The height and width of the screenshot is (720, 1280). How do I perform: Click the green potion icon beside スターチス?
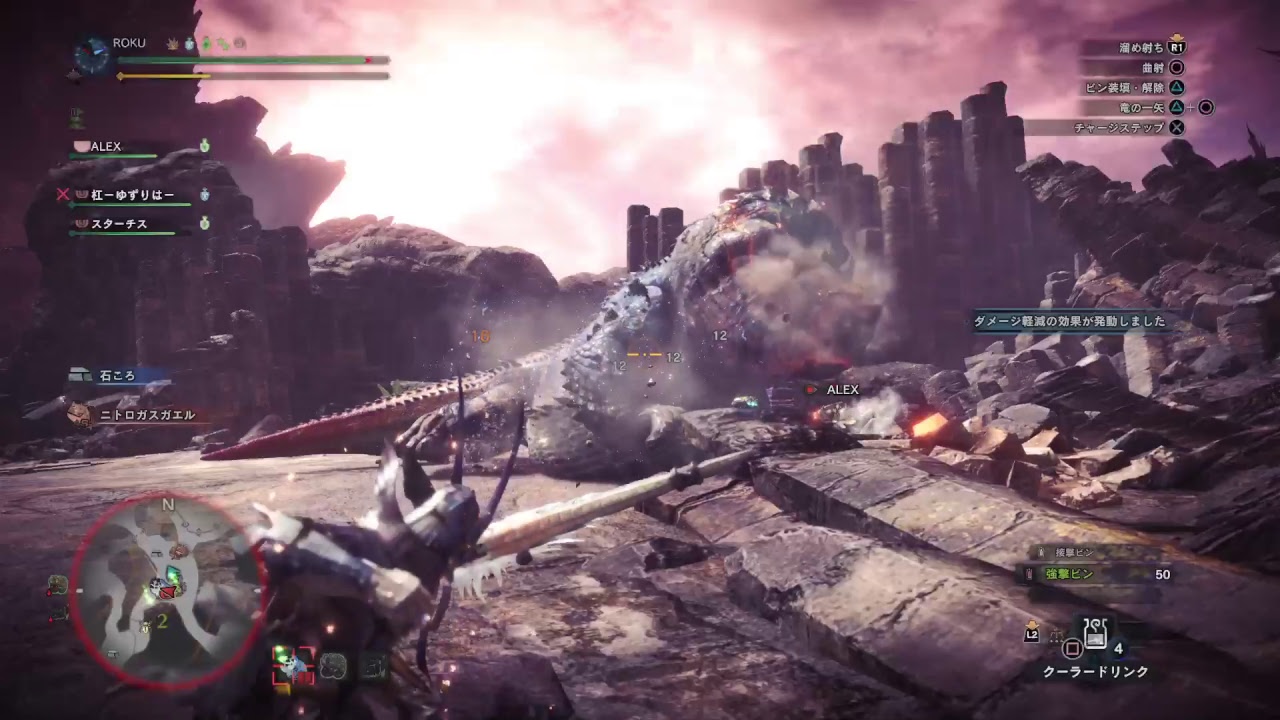tap(204, 222)
